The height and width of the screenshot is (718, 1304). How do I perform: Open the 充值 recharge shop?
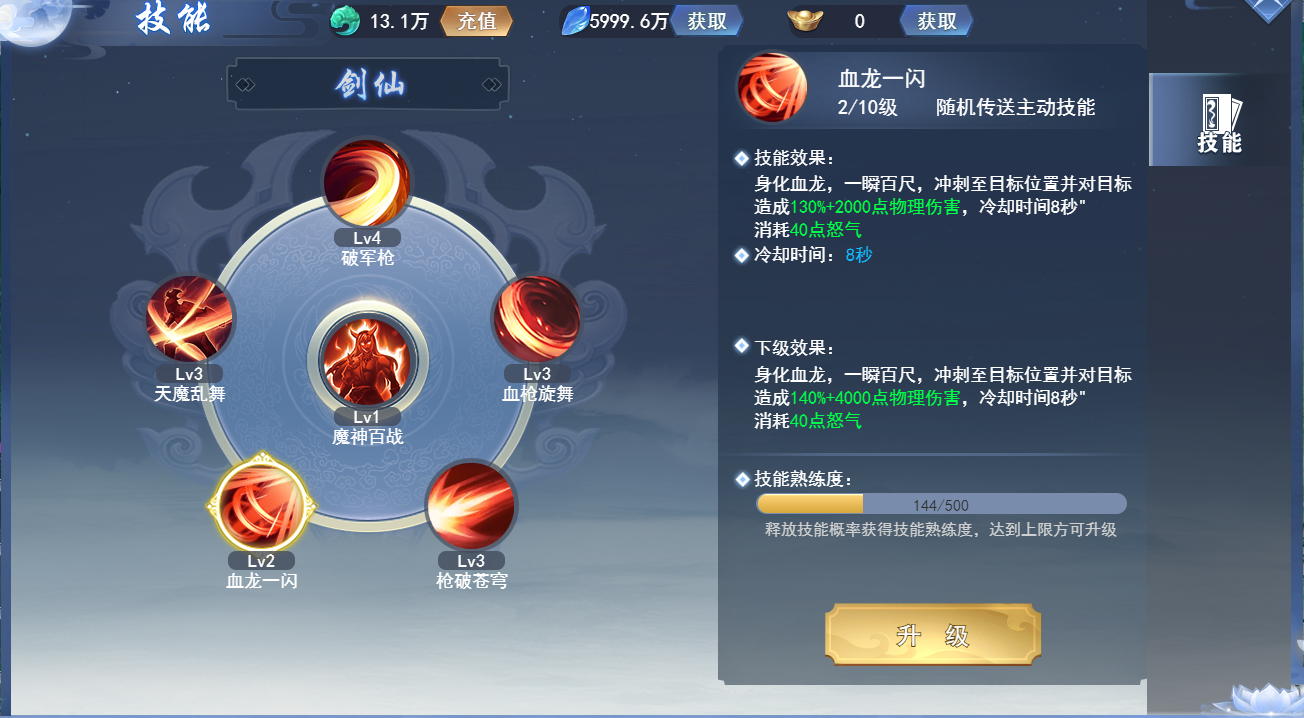(476, 21)
